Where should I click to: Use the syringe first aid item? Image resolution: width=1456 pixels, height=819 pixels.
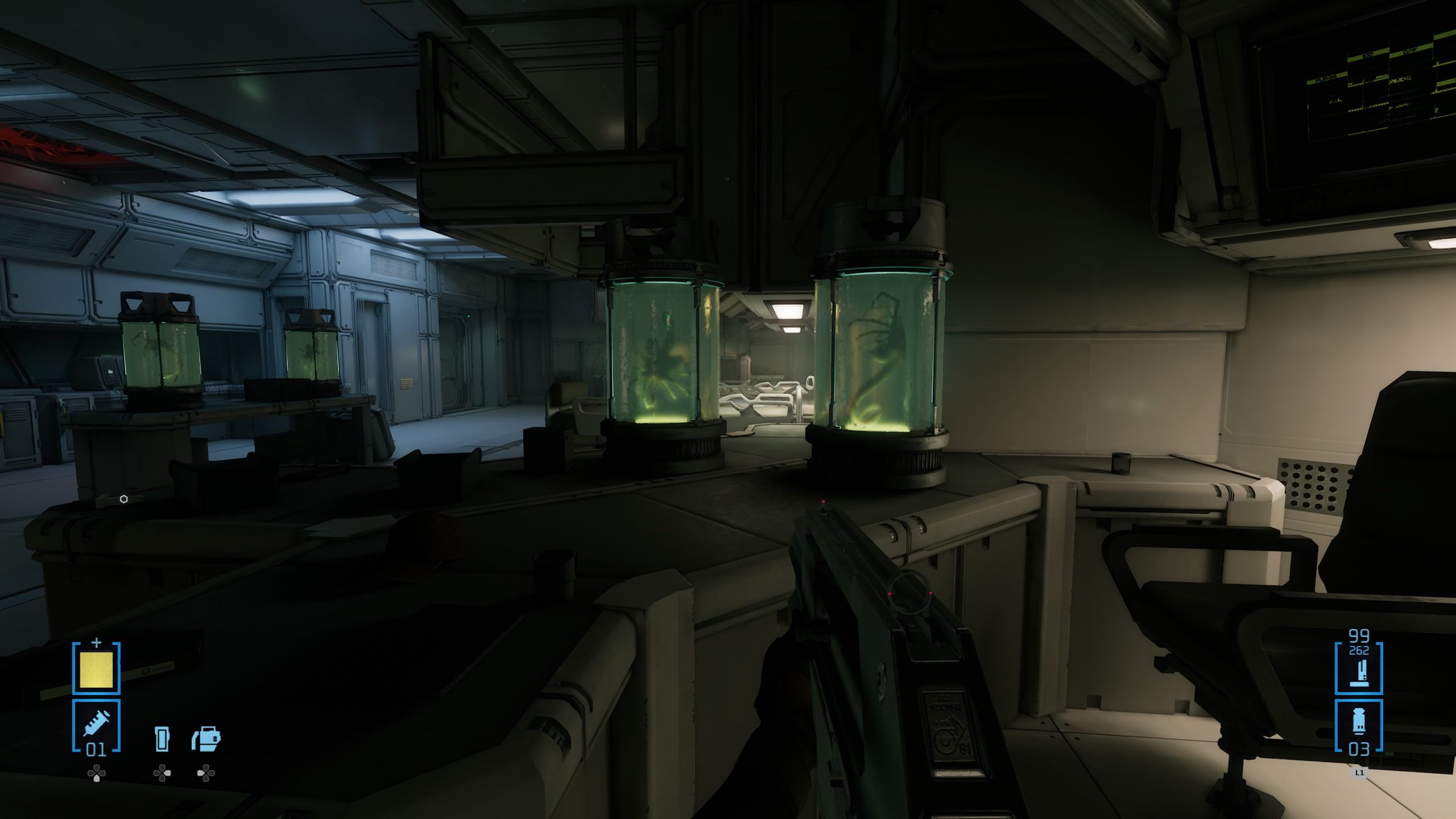(x=96, y=726)
